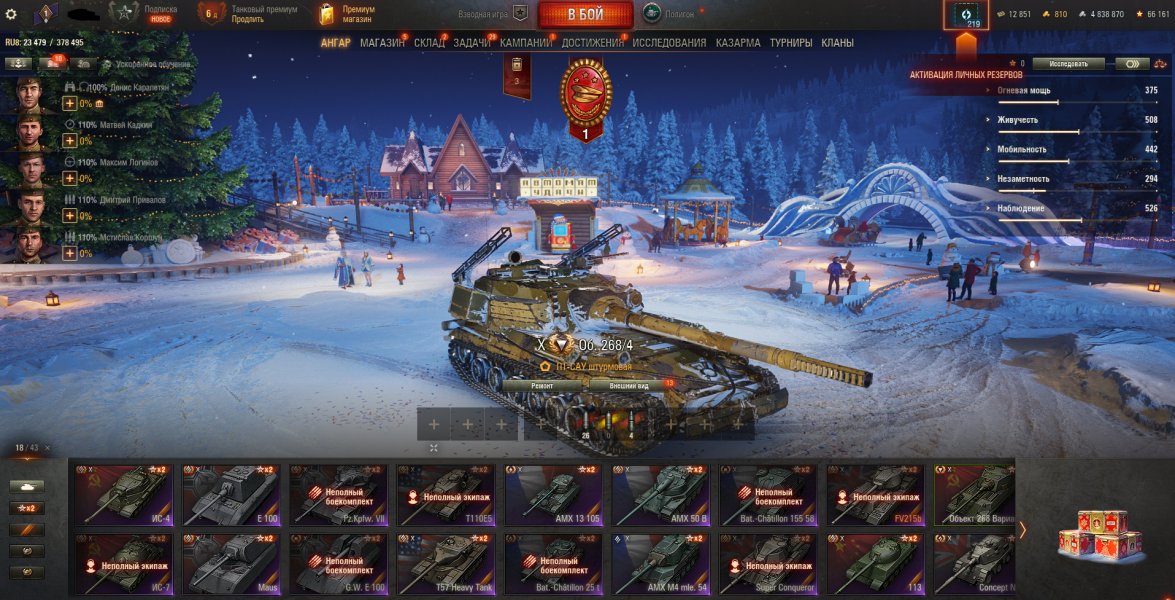Viewport: 1175px width, 600px height.
Task: Open the КАЗАРМА tab
Action: click(x=737, y=43)
